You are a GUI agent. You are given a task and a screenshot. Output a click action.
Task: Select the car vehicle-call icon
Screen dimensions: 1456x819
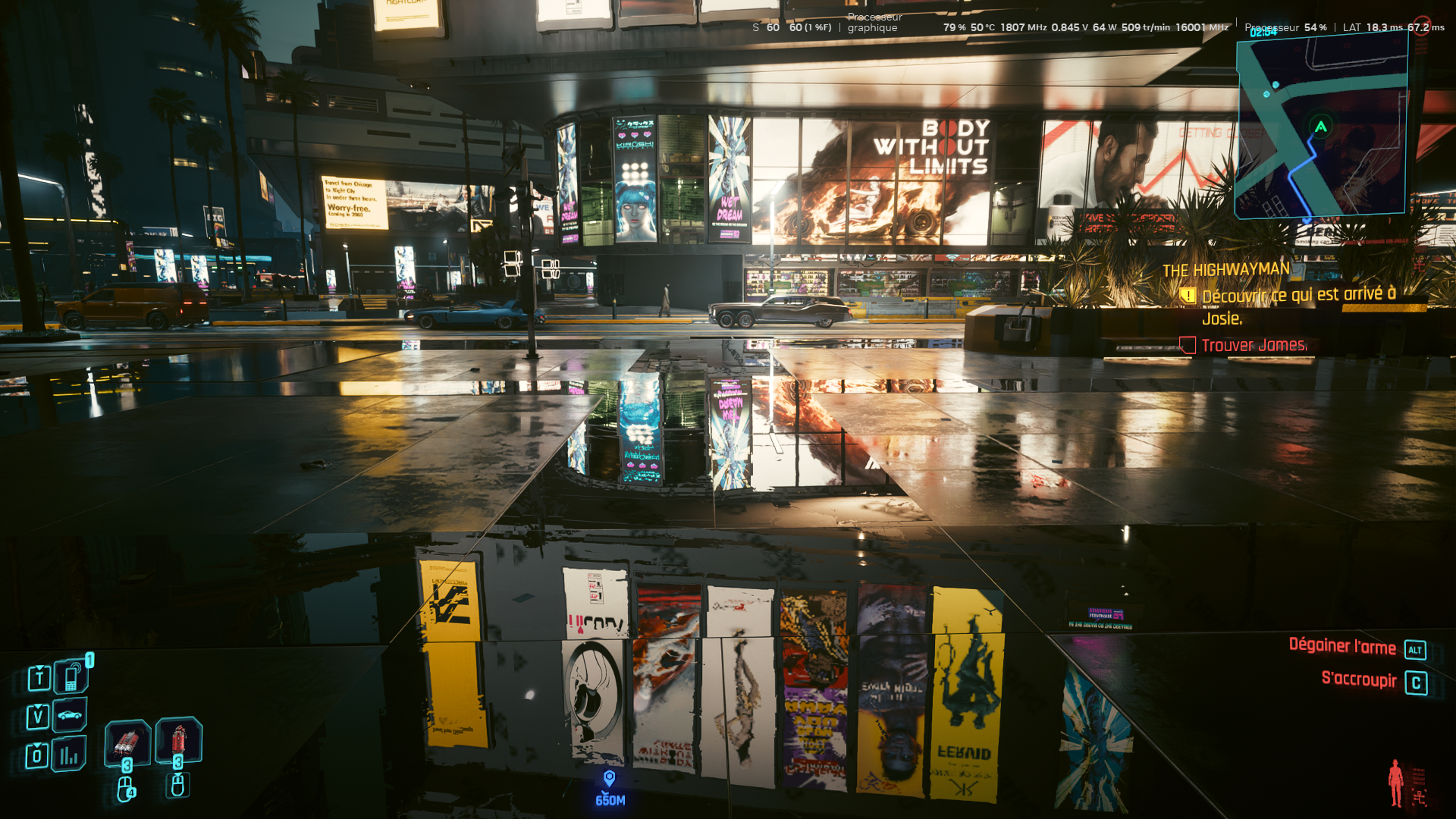tap(70, 715)
